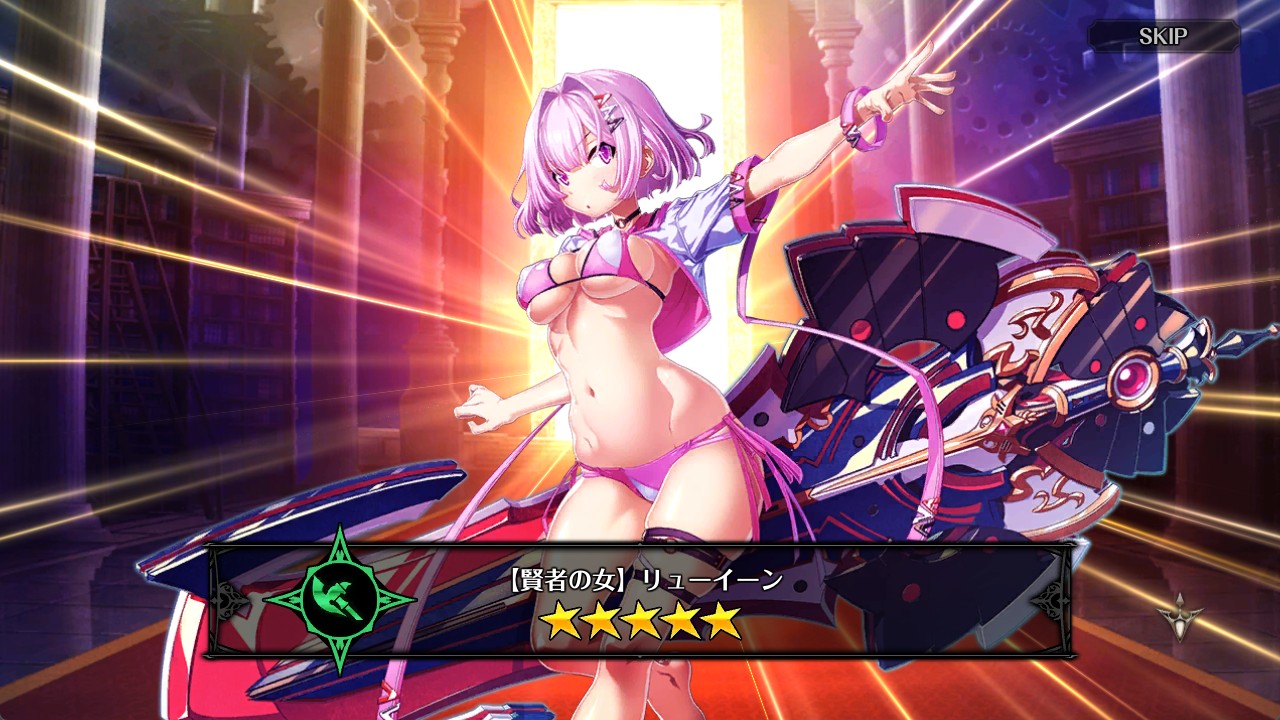Skip the summon animation with SKIP
Image resolution: width=1280 pixels, height=720 pixels.
click(x=1163, y=37)
